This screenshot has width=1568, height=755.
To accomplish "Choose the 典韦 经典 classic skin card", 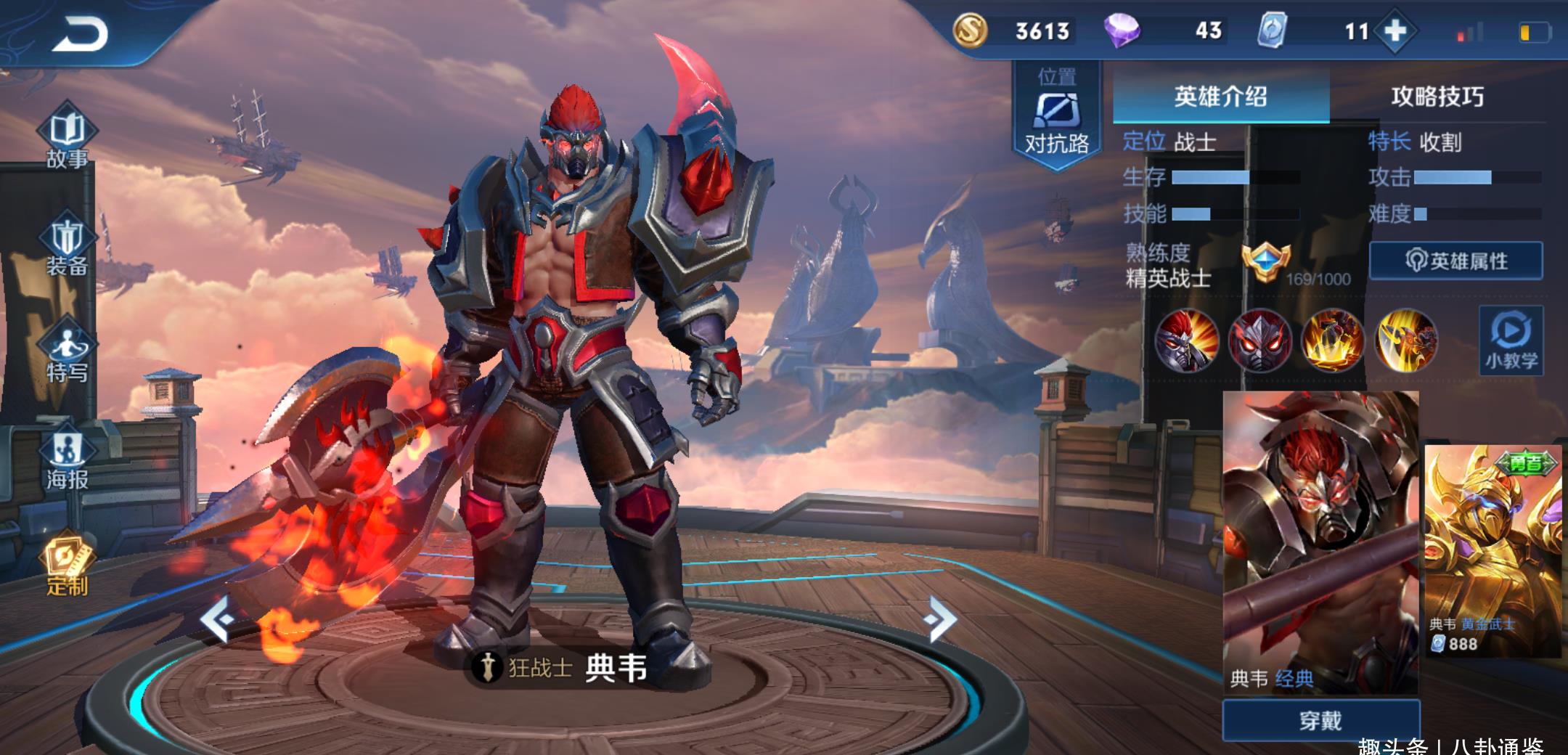I will pos(1320,542).
